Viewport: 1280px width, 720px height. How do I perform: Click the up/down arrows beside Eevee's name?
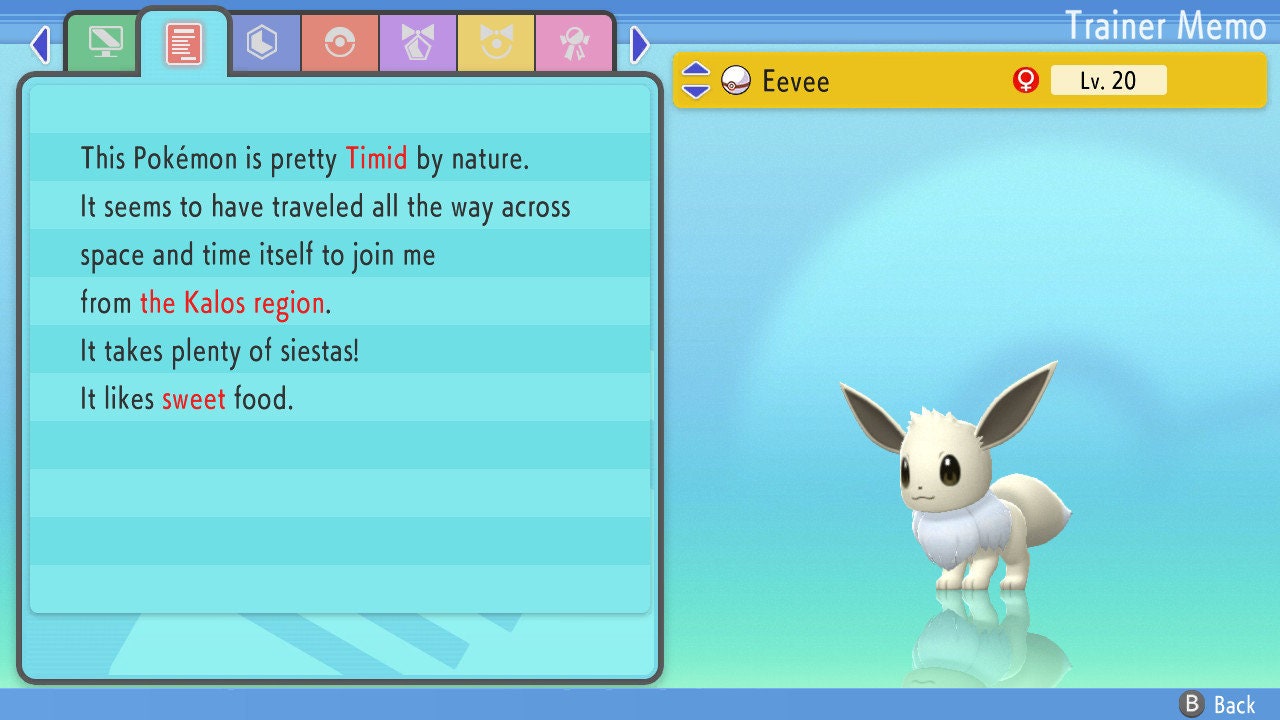pyautogui.click(x=696, y=80)
